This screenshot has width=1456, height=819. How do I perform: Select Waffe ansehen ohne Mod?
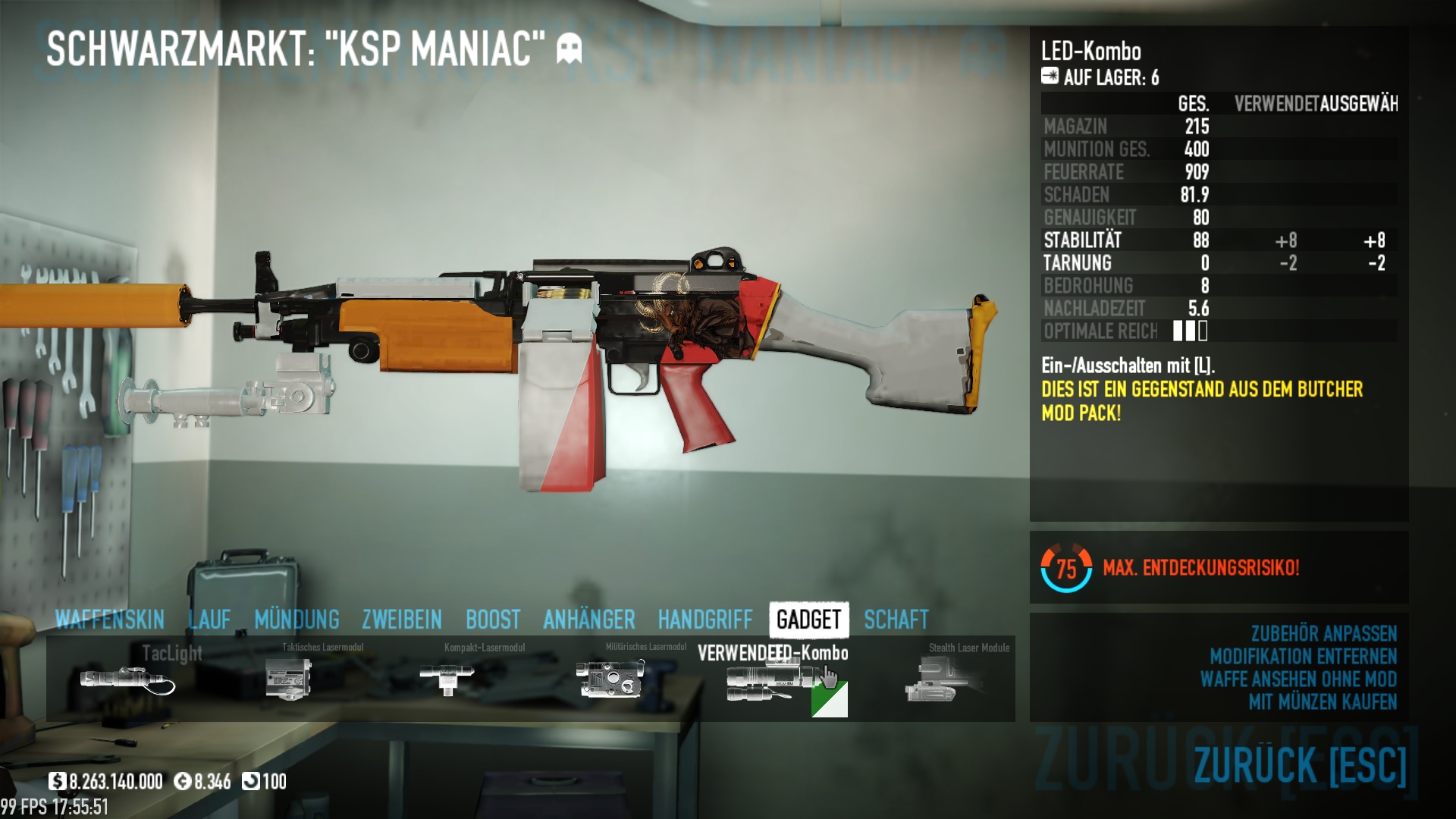point(1298,679)
